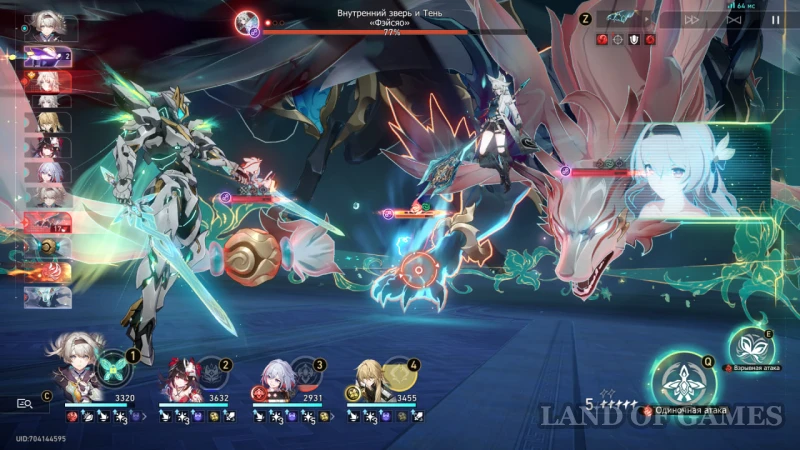800x450 pixels.
Task: Target the boss icon beside 'Фэйсяо' health bar
Action: (x=247, y=23)
